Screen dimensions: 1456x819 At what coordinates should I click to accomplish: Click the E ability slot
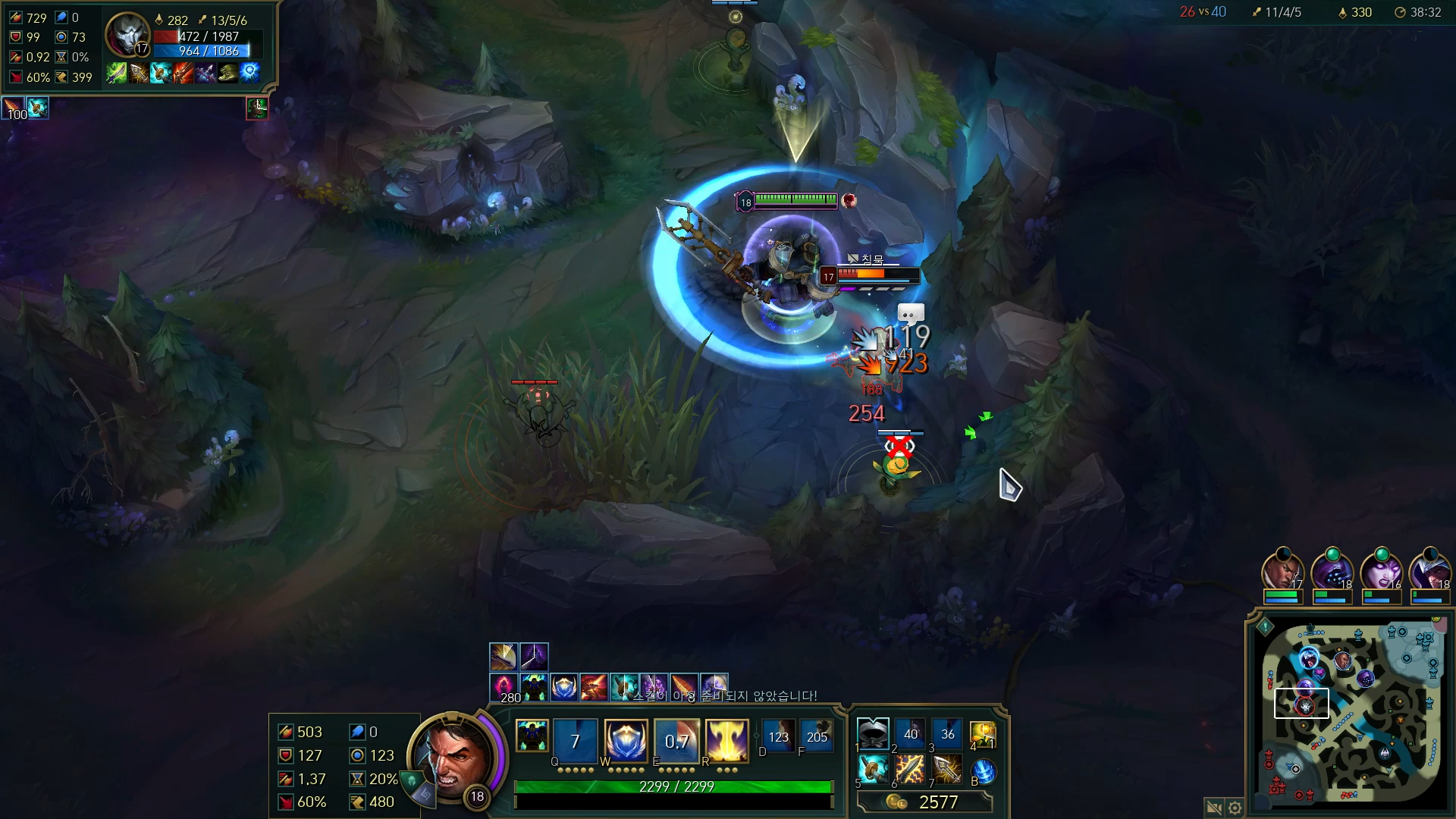[x=676, y=740]
